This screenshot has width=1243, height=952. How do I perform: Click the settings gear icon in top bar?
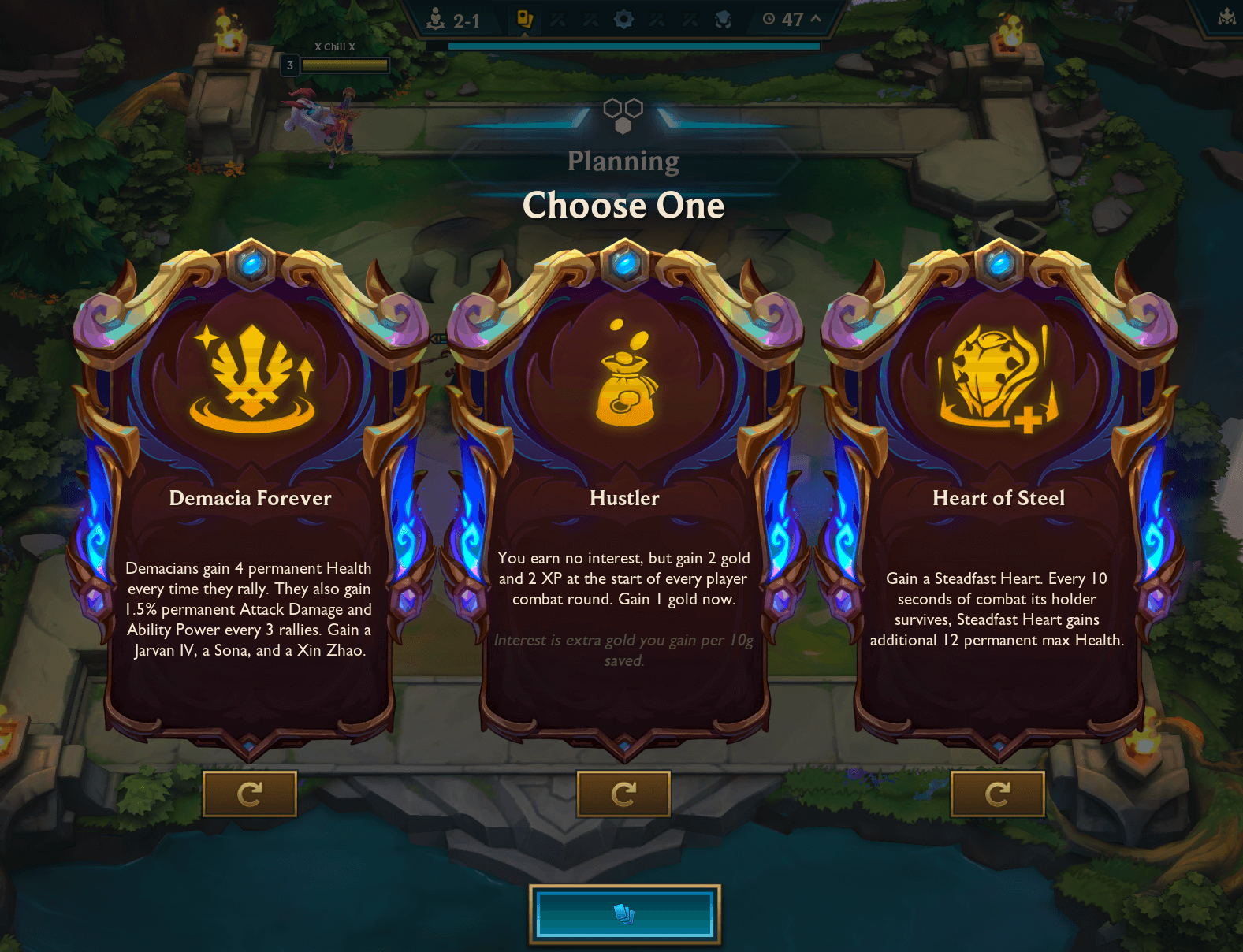(624, 20)
